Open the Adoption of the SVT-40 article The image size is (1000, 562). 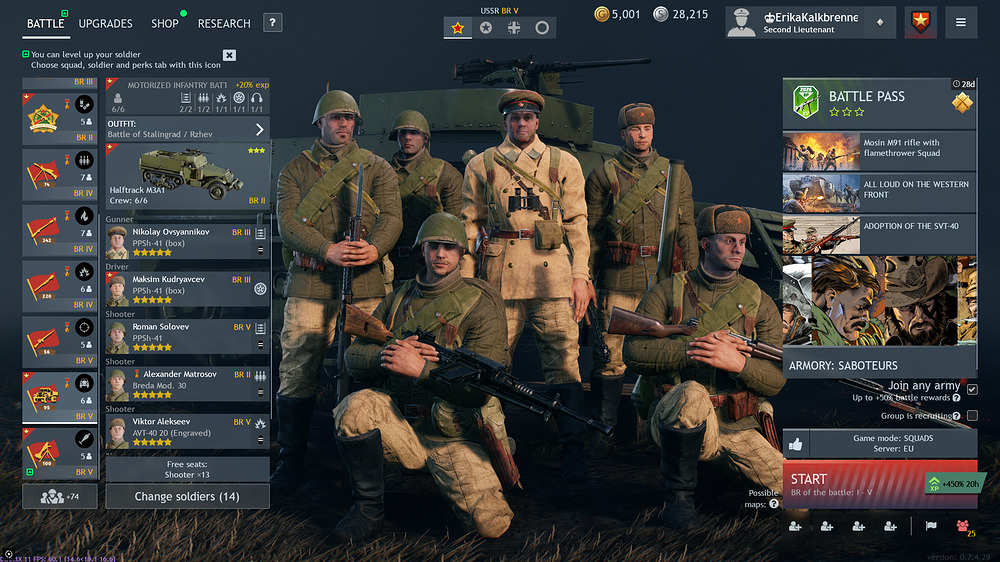coord(879,233)
